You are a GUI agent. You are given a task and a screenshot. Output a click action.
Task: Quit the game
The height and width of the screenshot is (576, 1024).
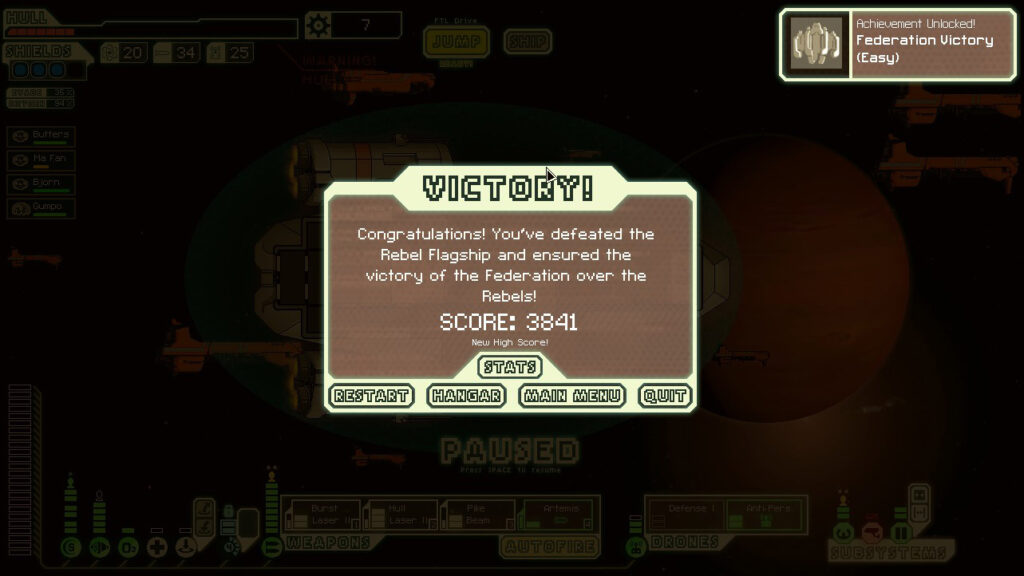pyautogui.click(x=665, y=396)
